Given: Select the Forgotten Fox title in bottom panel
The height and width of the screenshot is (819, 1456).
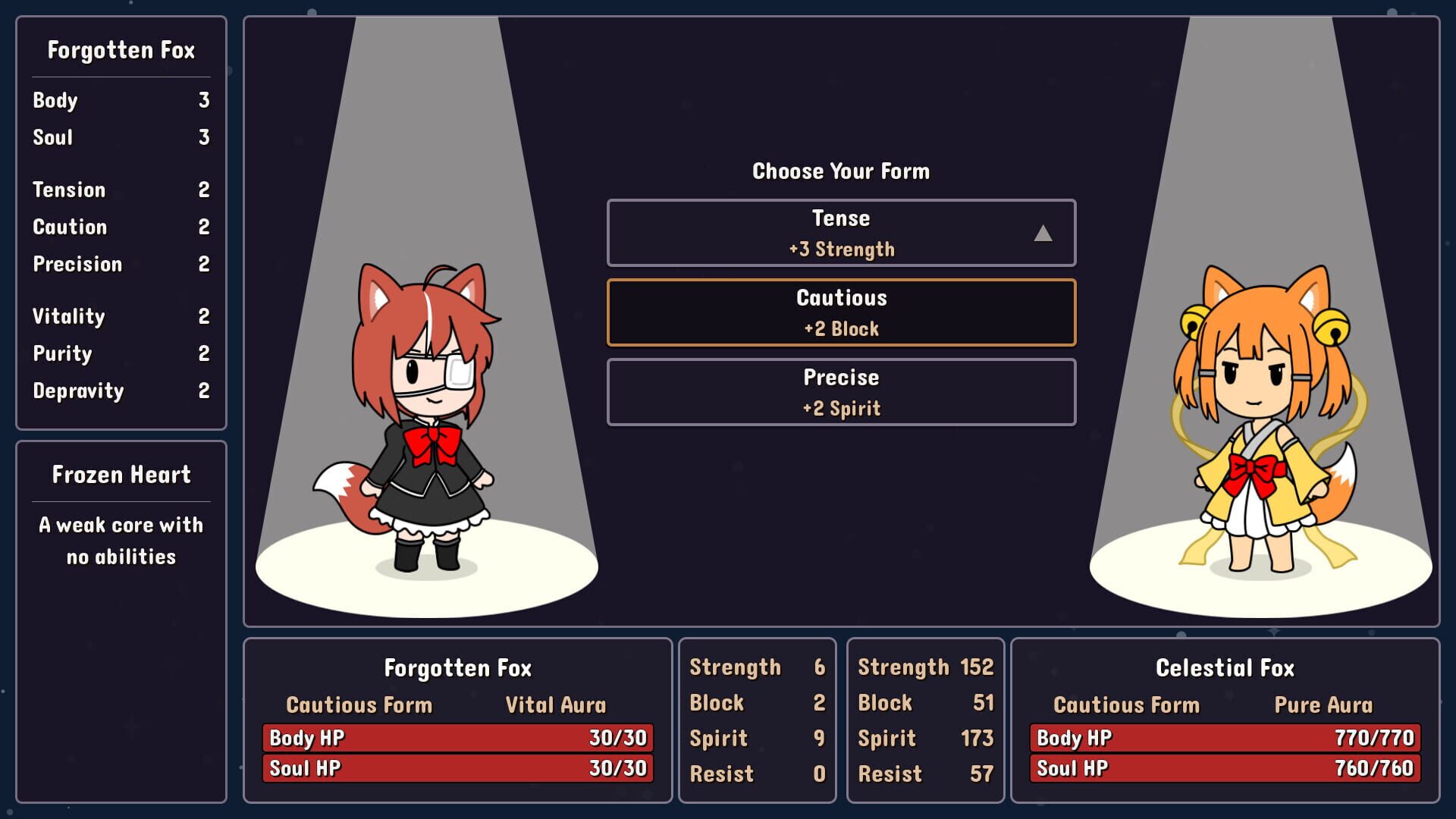Looking at the screenshot, I should point(458,668).
